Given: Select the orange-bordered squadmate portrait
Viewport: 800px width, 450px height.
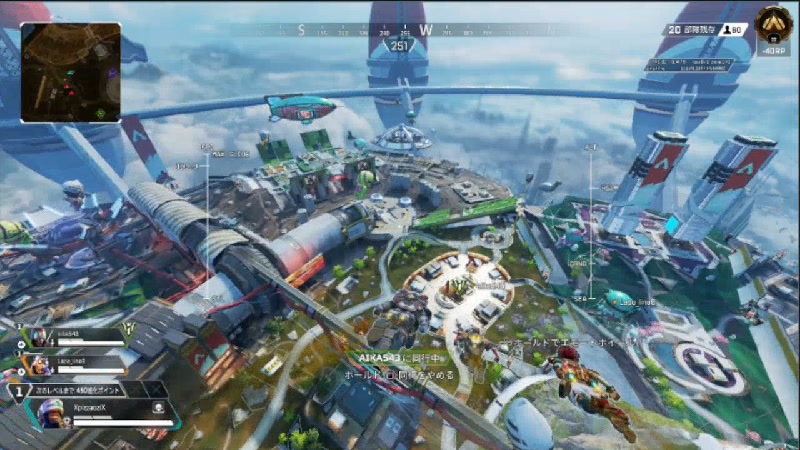Looking at the screenshot, I should coord(38,363).
